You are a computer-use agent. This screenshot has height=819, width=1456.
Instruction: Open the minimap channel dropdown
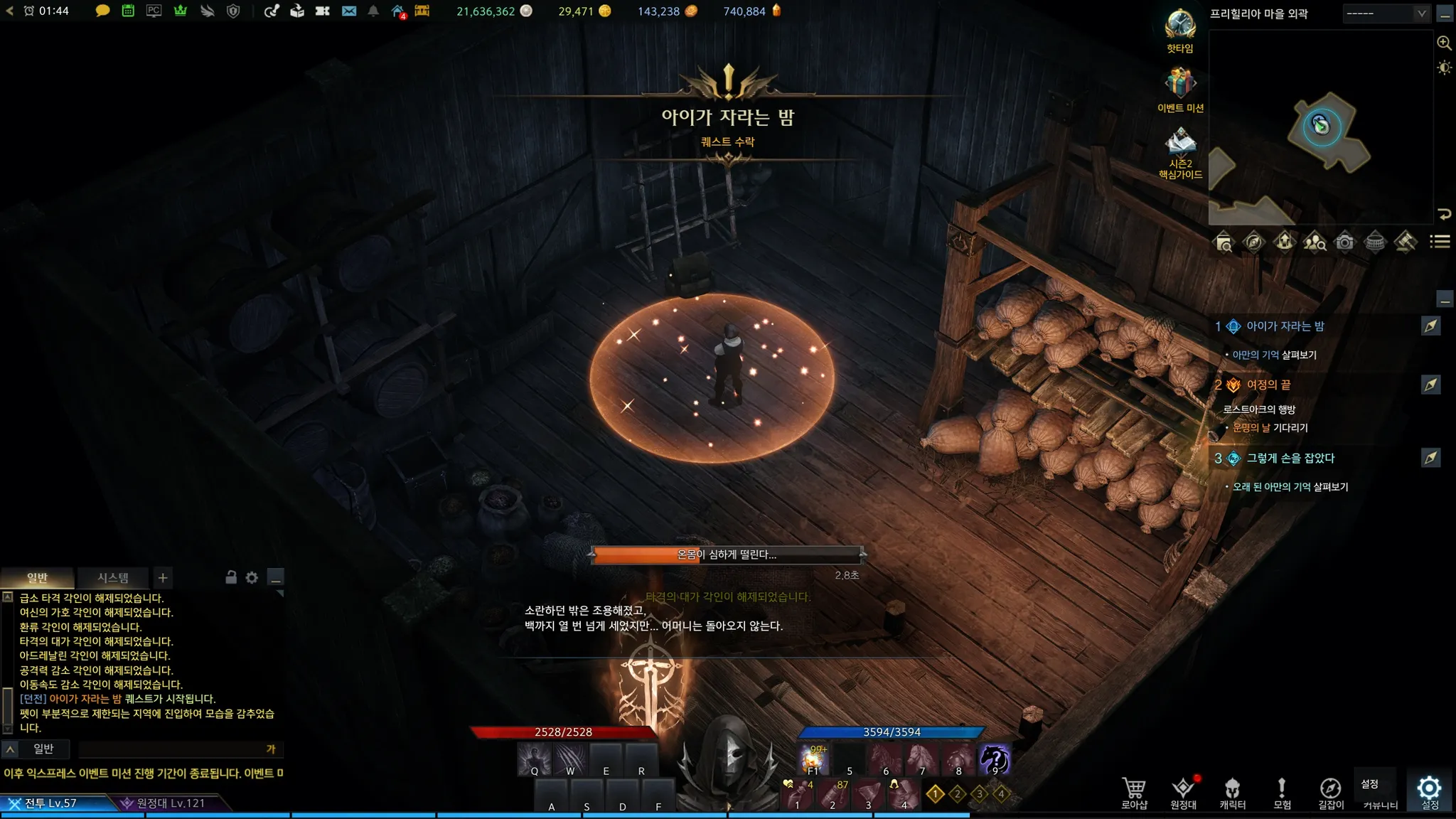1386,14
